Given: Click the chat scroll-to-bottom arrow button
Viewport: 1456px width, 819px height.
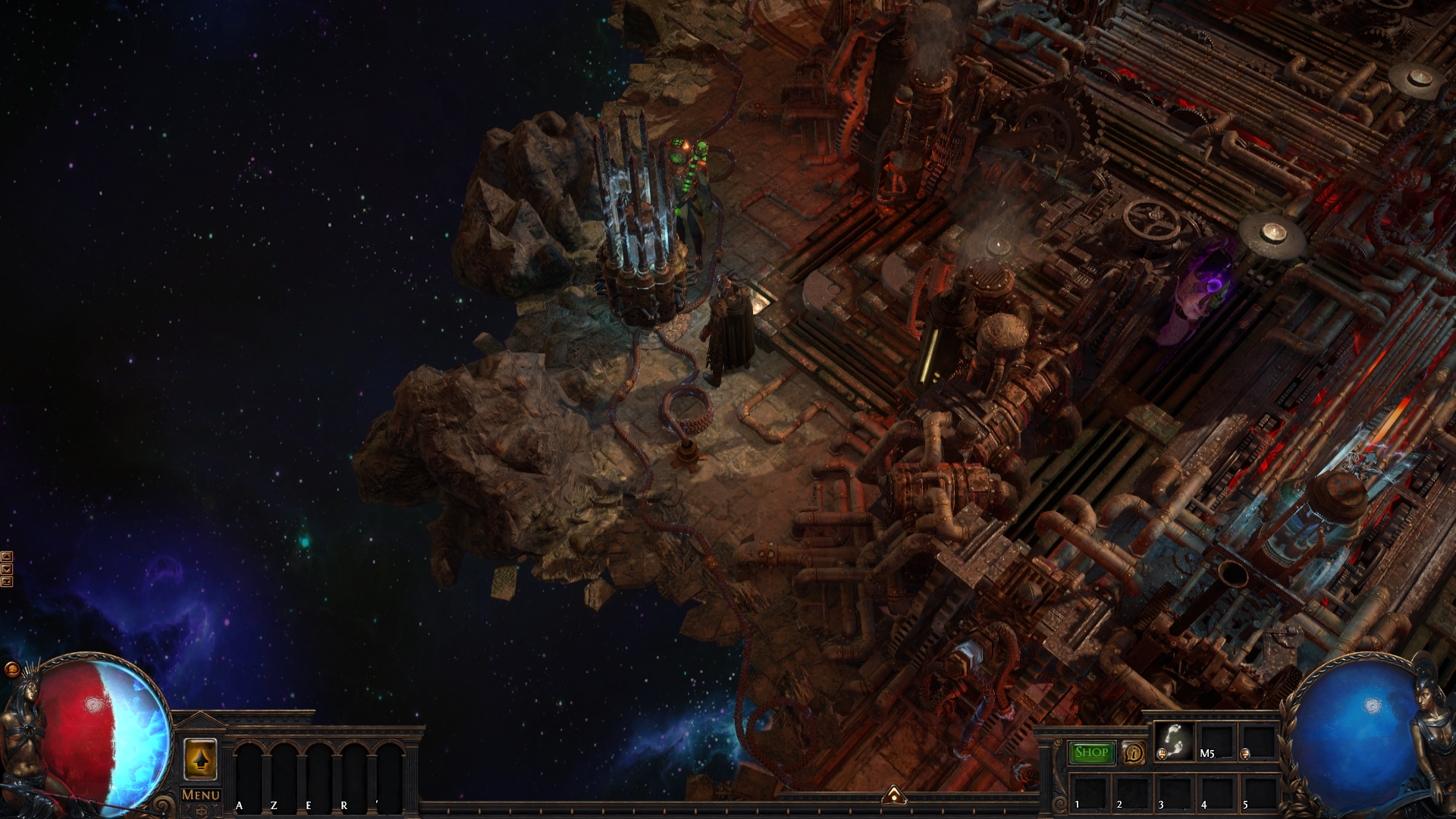Looking at the screenshot, I should 7,582.
